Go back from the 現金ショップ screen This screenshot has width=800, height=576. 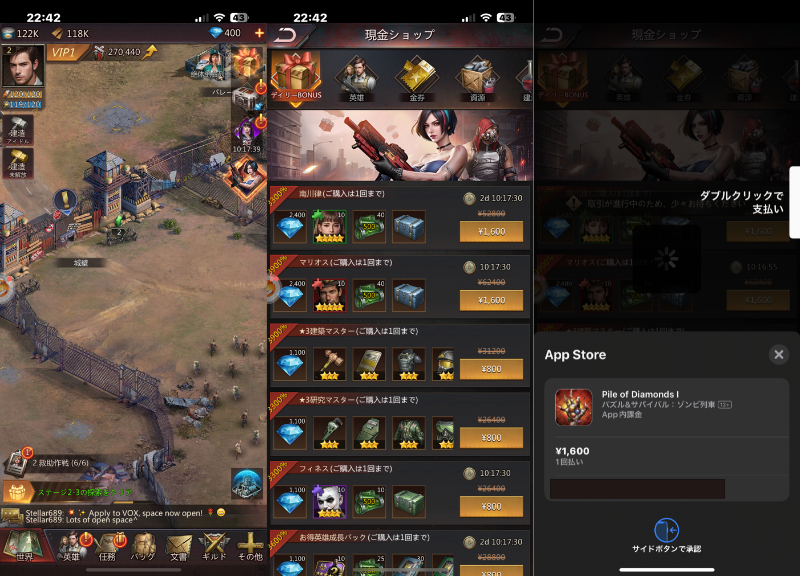[x=285, y=34]
